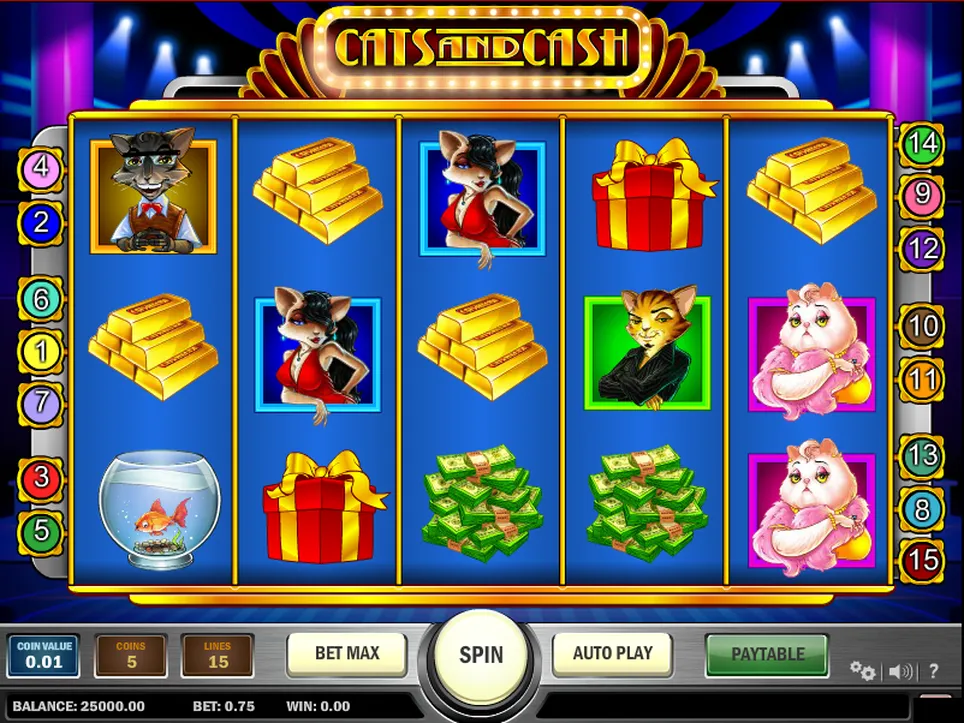This screenshot has width=964, height=723.
Task: Open the PAYTABLE
Action: click(767, 654)
